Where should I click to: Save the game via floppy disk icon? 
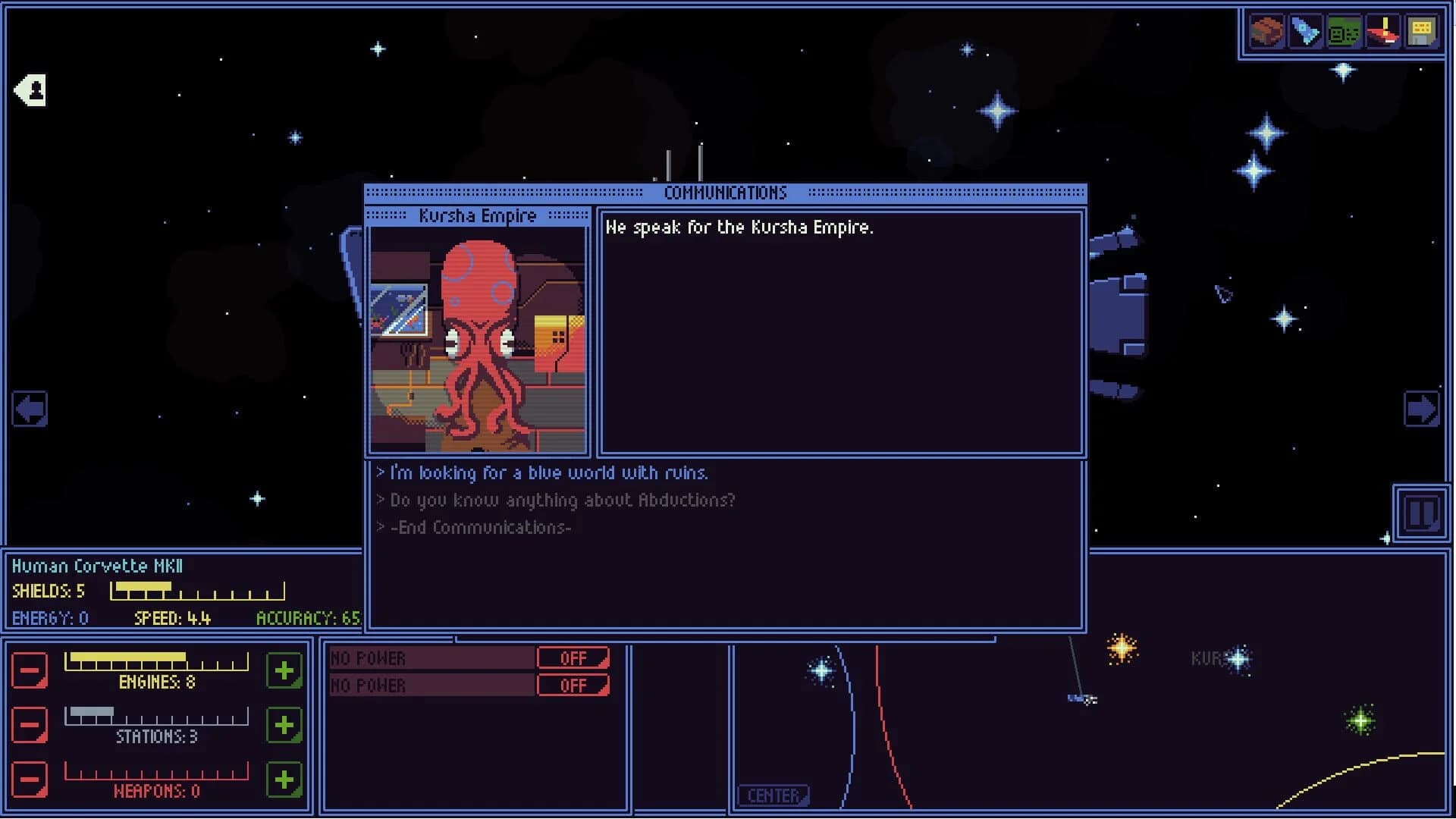[1423, 32]
